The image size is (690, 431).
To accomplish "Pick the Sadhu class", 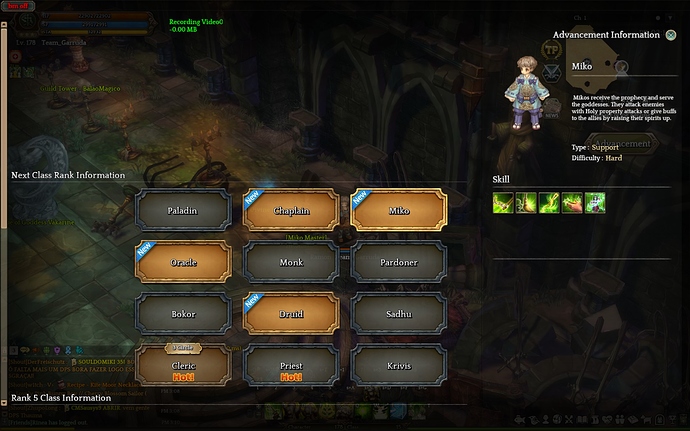I will pos(398,314).
